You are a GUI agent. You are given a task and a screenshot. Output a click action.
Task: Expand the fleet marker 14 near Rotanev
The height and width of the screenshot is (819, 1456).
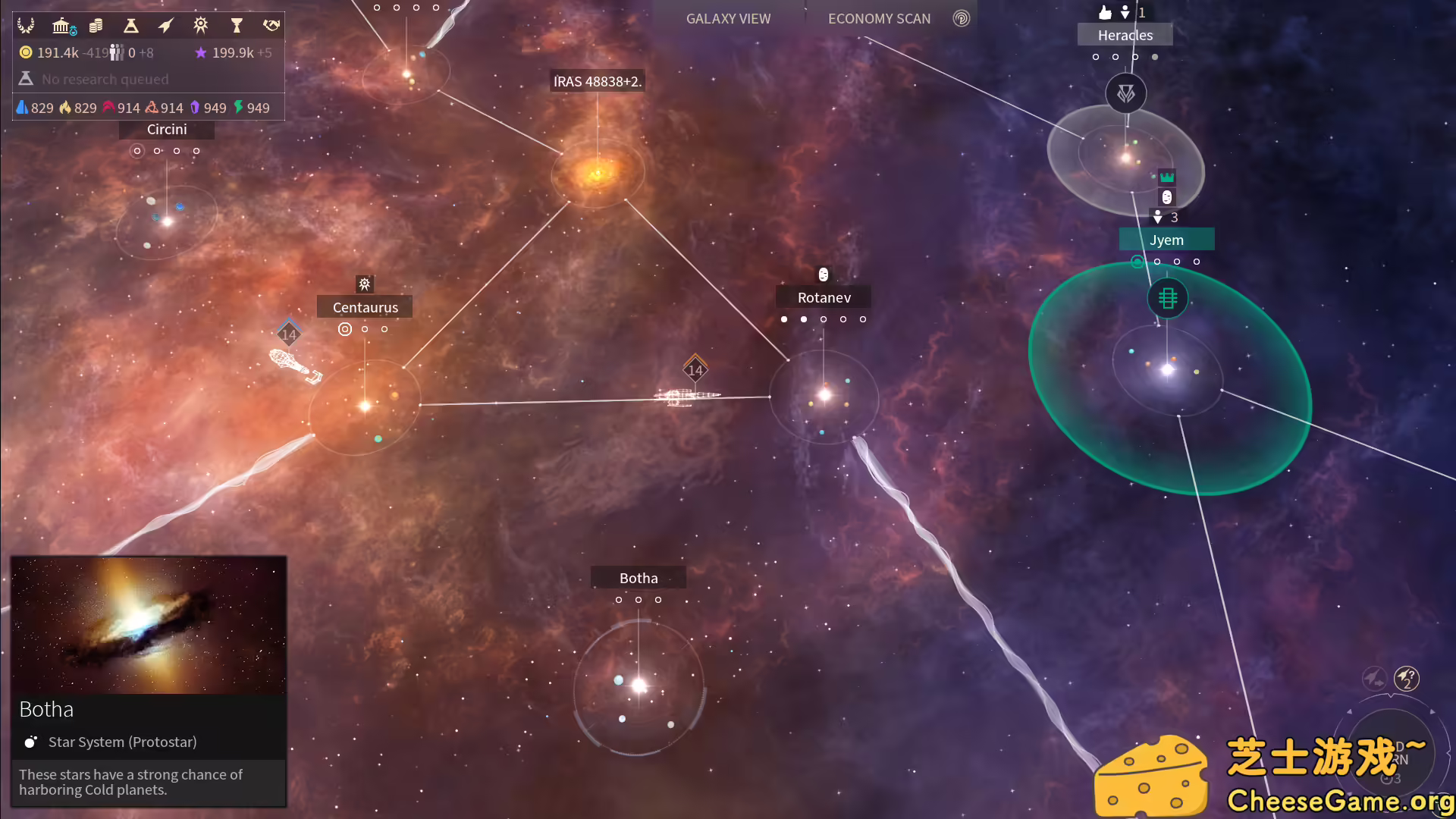(x=695, y=371)
